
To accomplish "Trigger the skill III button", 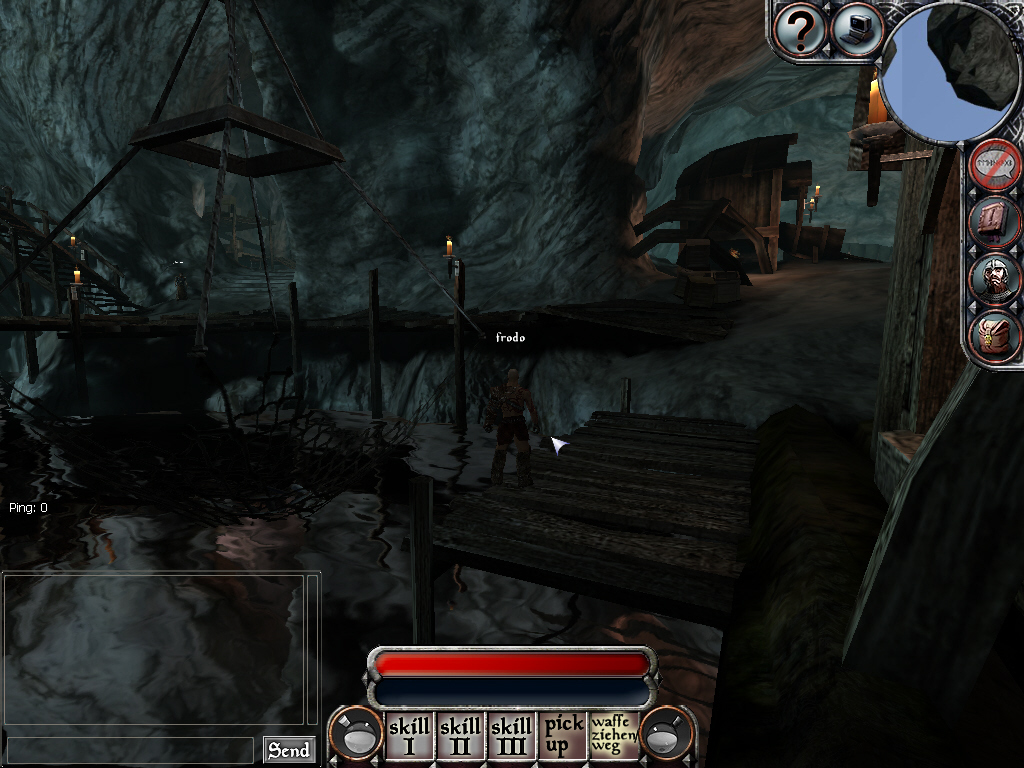I will point(511,736).
